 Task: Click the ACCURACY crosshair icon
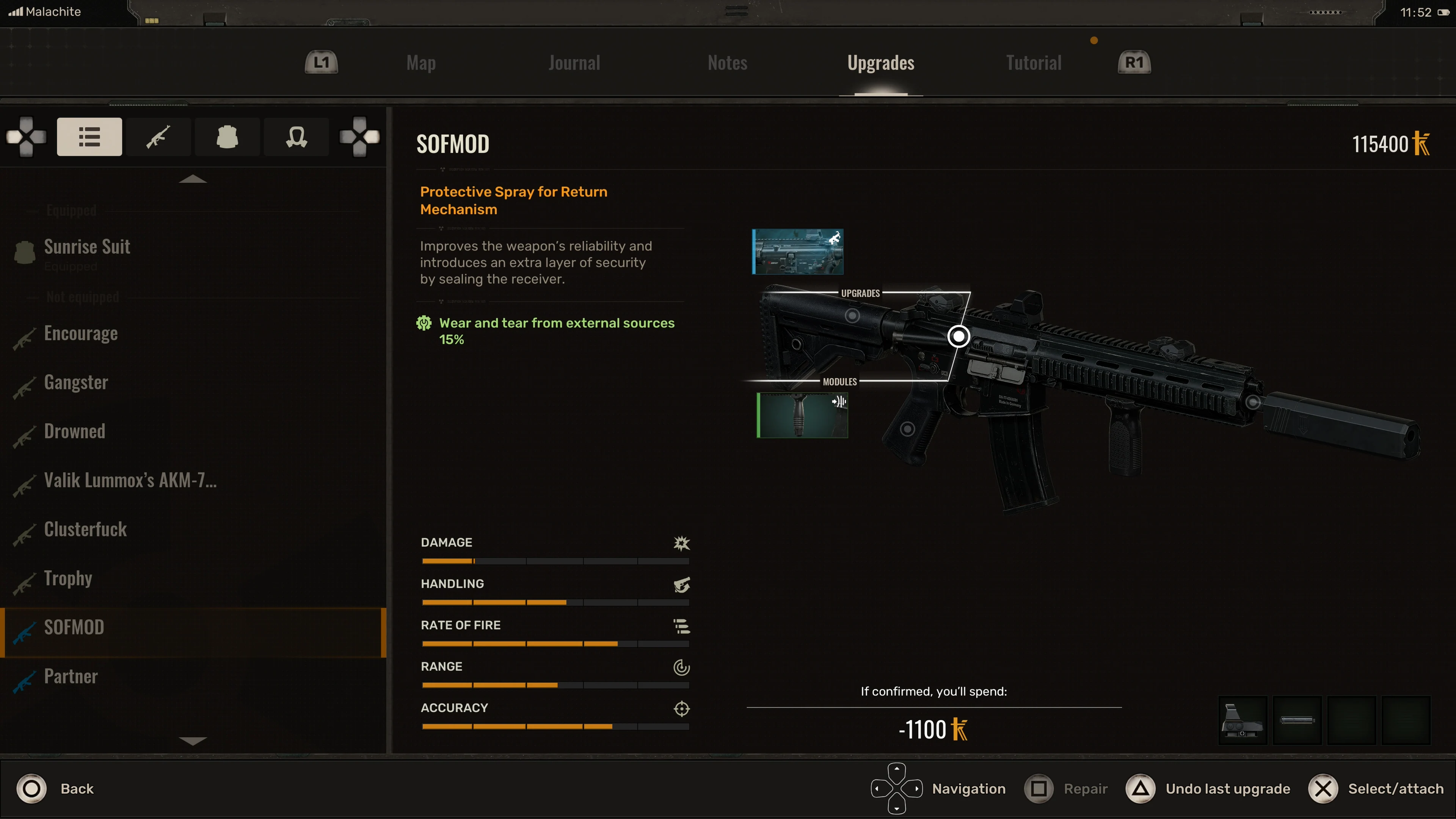682,708
